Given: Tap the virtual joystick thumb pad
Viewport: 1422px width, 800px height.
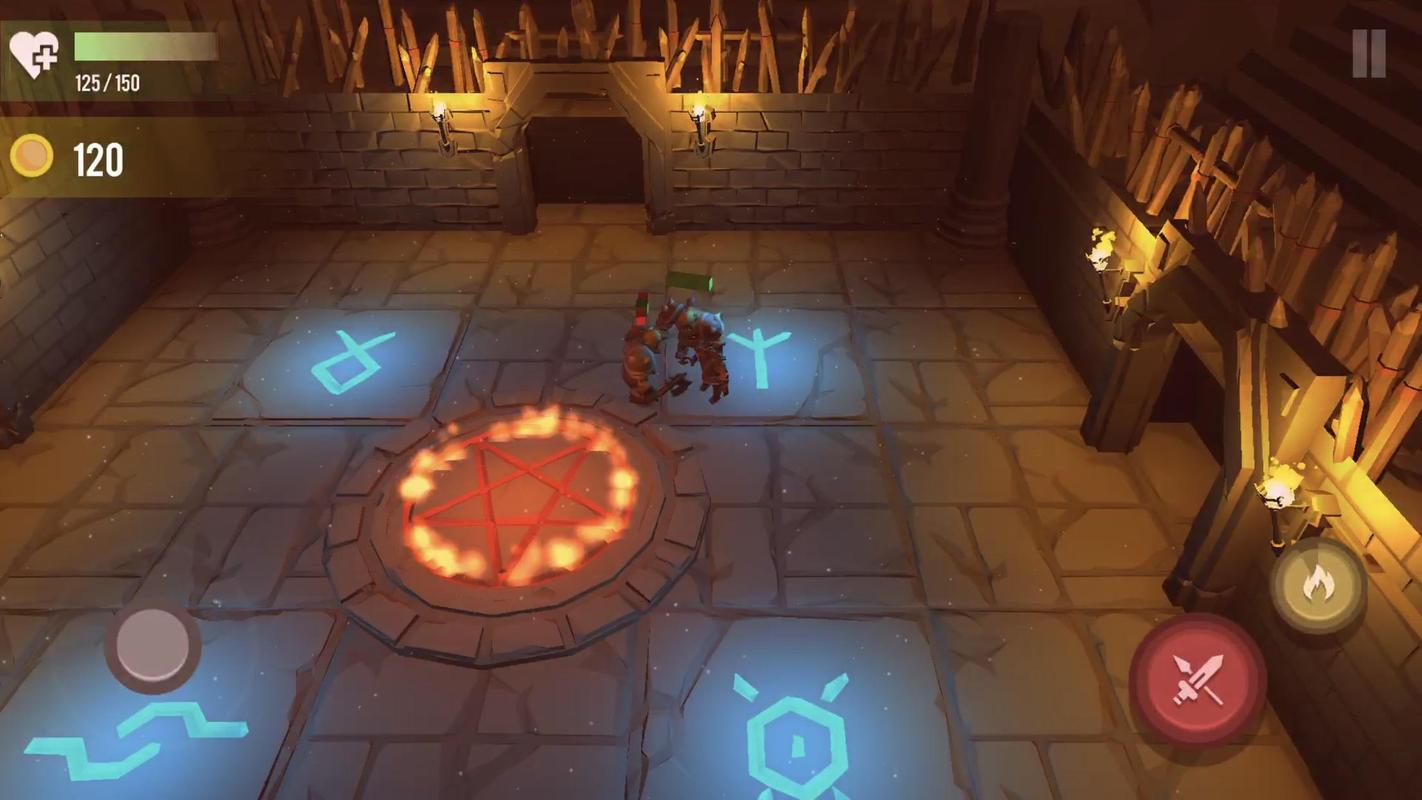Looking at the screenshot, I should (x=153, y=645).
